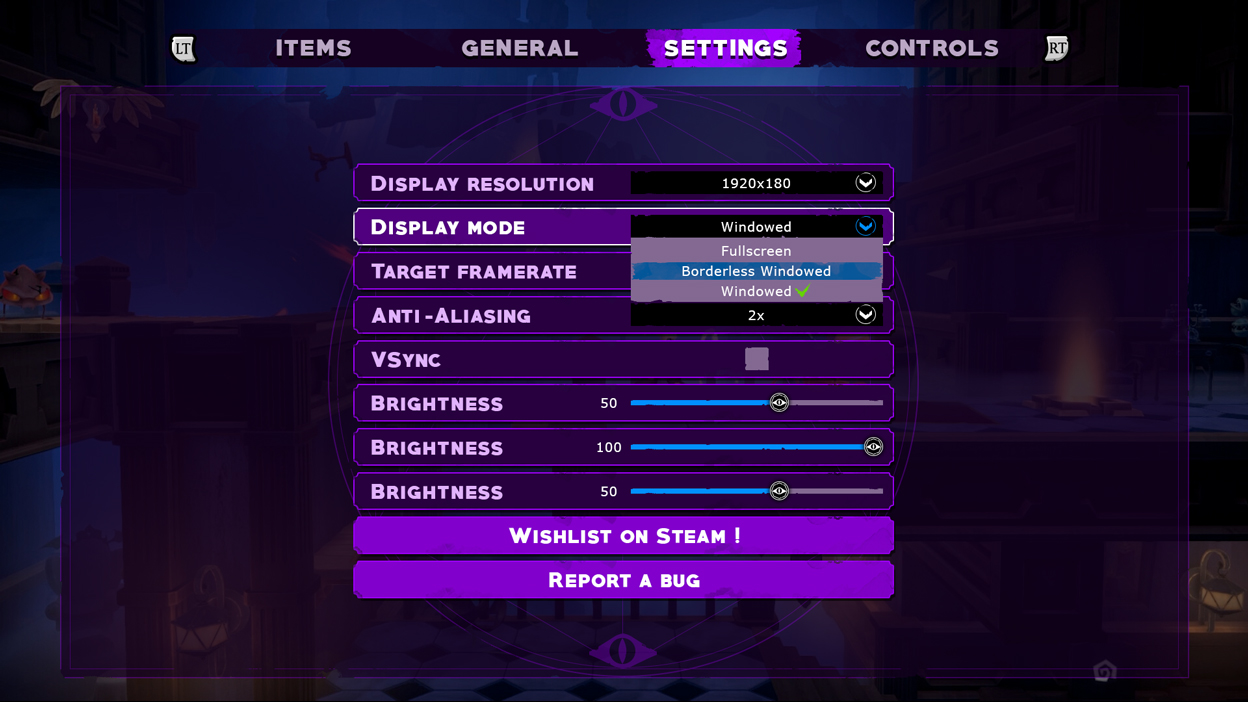Click the Settings tab
The image size is (1248, 702).
point(725,48)
